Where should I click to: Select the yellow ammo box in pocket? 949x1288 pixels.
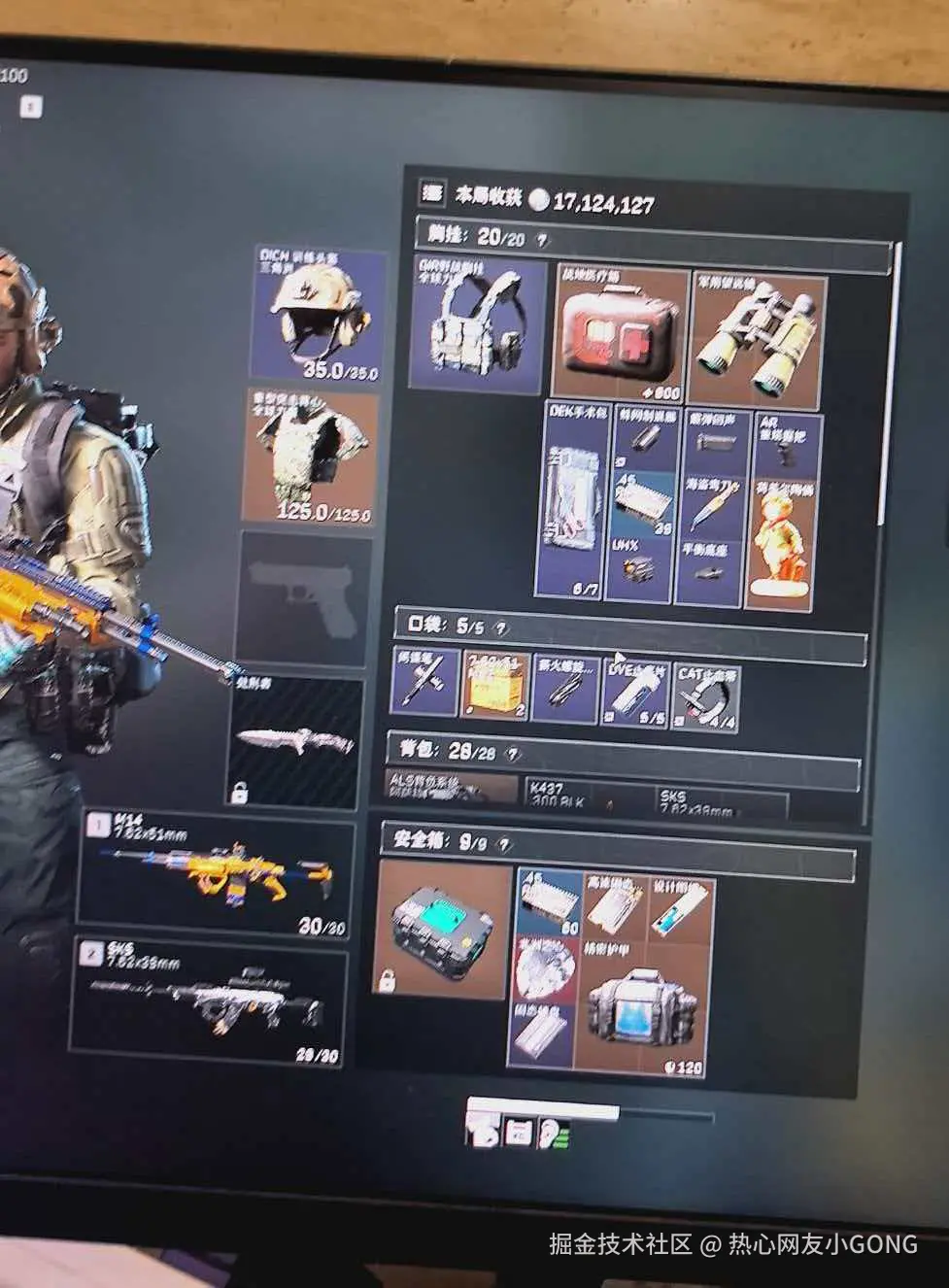pos(495,685)
